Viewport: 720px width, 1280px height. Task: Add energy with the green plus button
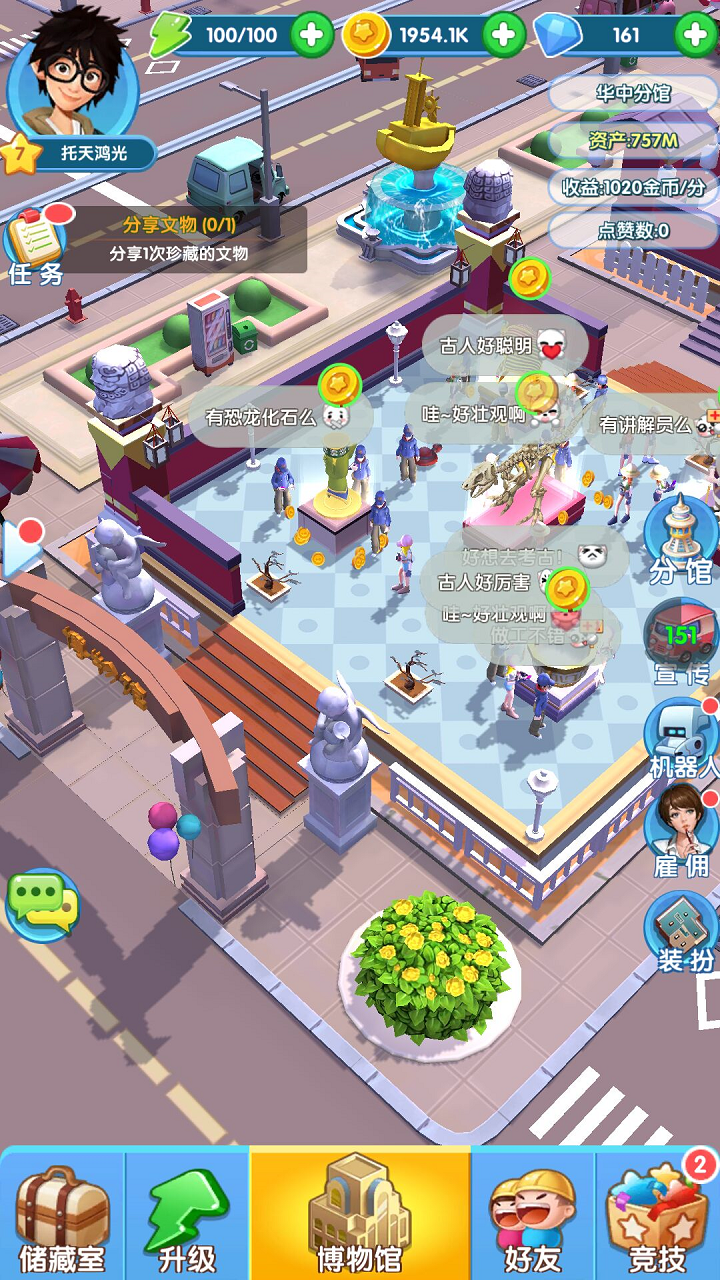(312, 36)
